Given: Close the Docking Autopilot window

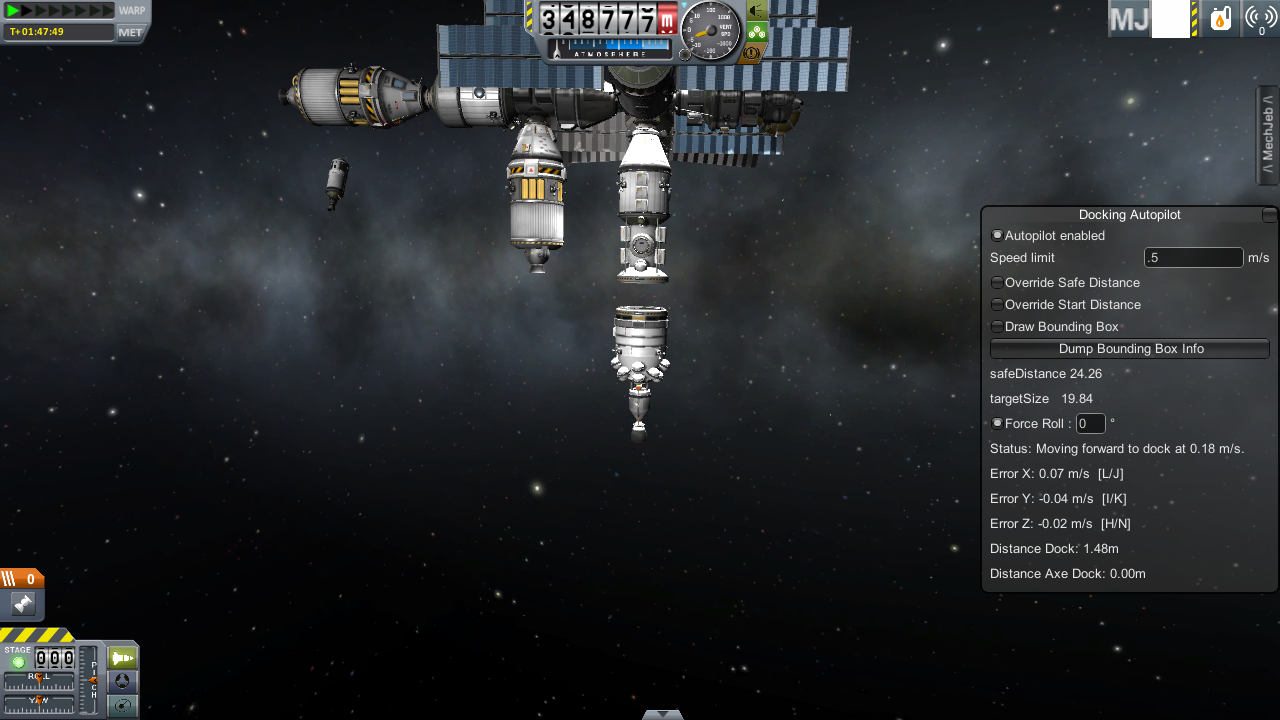Looking at the screenshot, I should click(x=1269, y=215).
